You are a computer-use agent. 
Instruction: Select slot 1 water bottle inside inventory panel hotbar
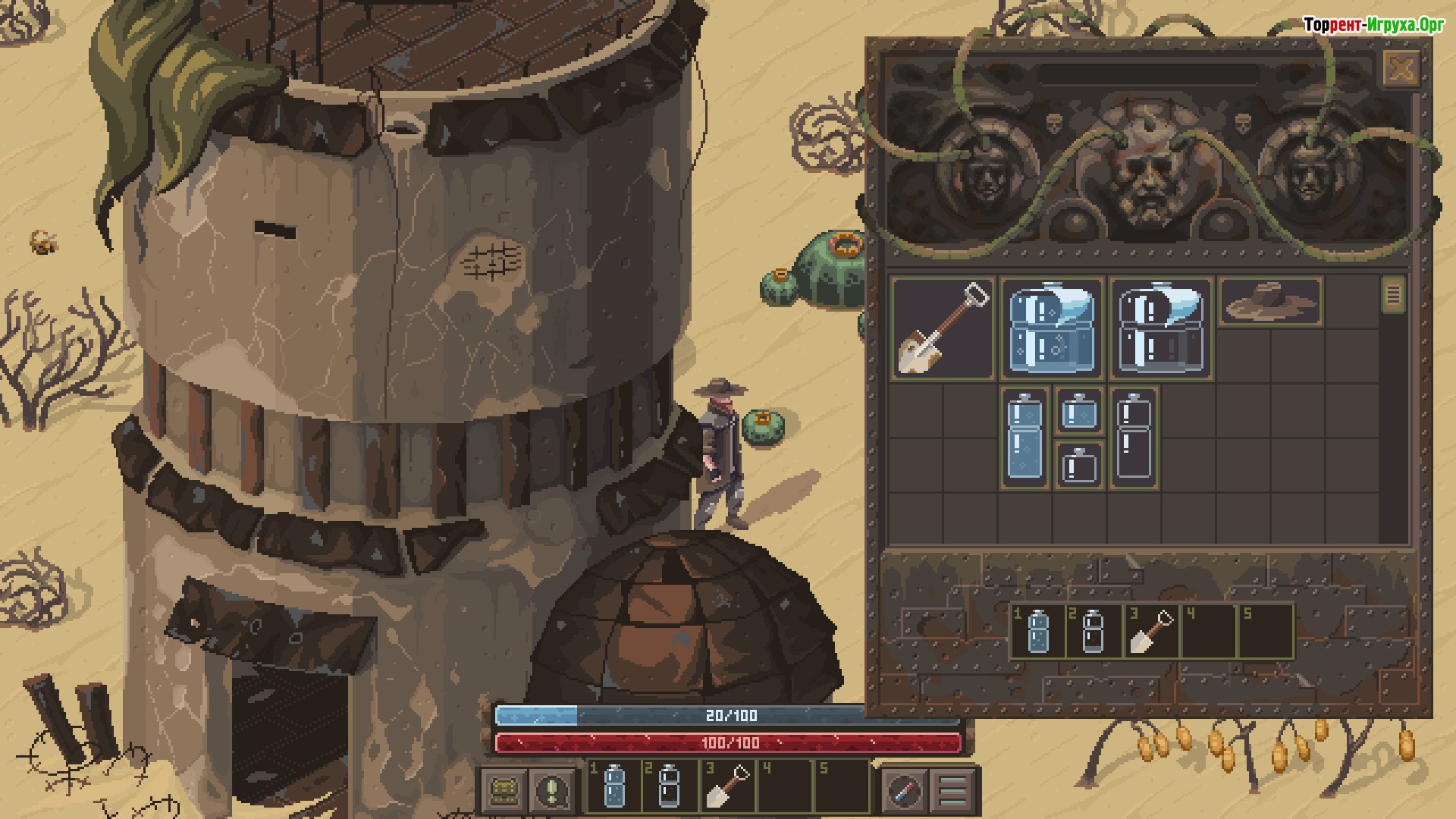[x=1038, y=631]
